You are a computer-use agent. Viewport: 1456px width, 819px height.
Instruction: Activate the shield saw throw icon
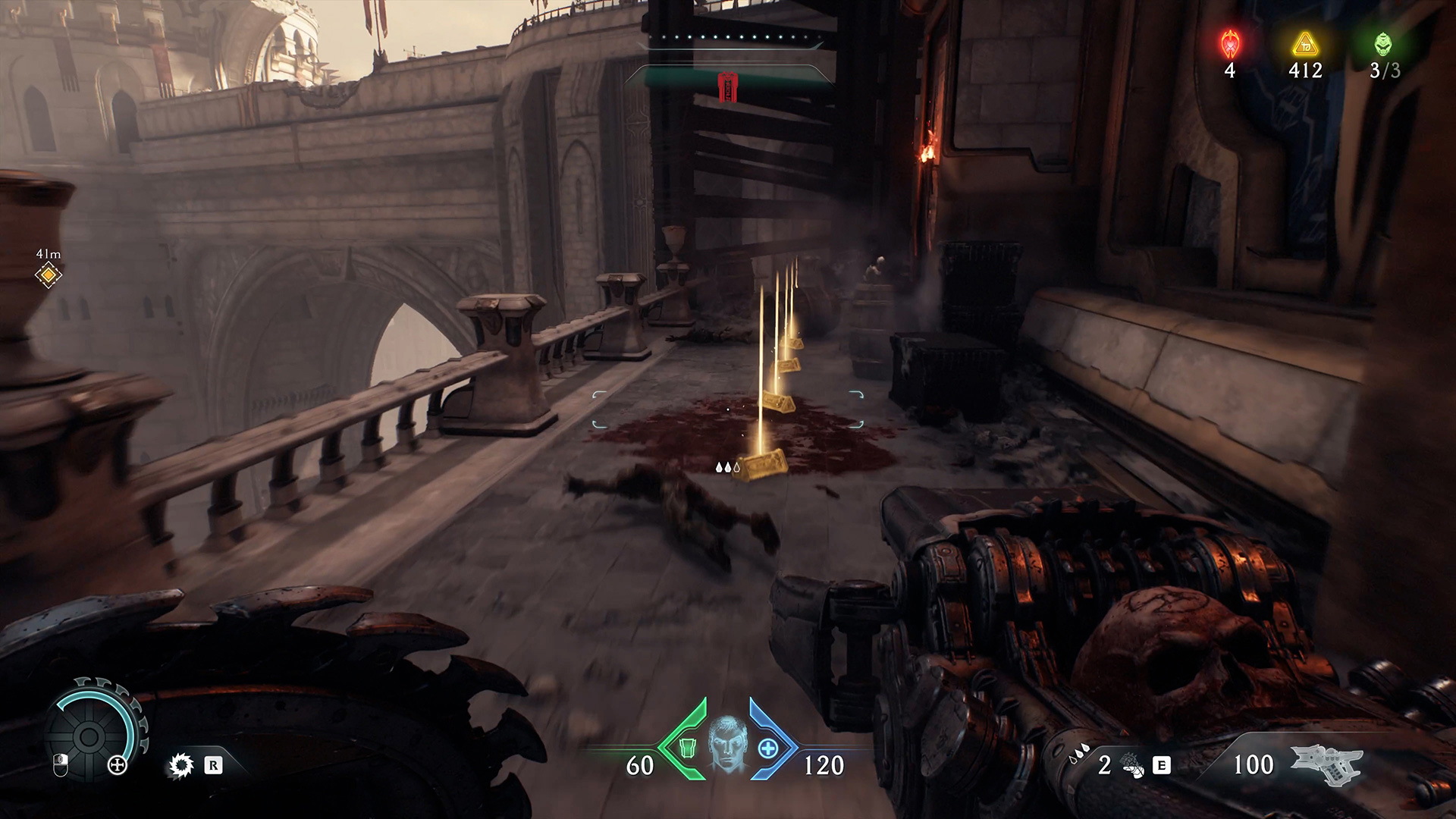coord(180,766)
